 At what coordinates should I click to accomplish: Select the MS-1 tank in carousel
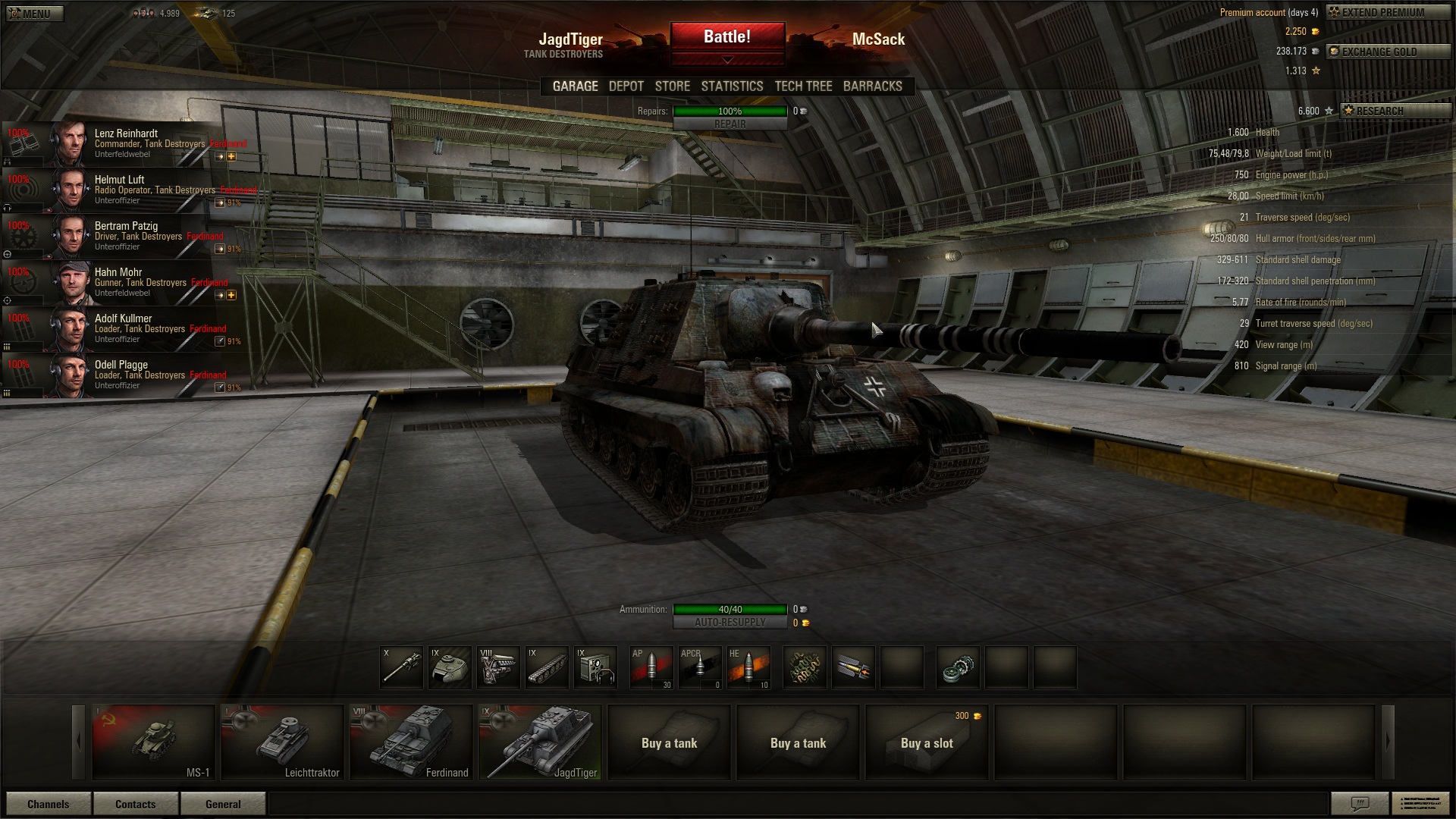pos(153,742)
